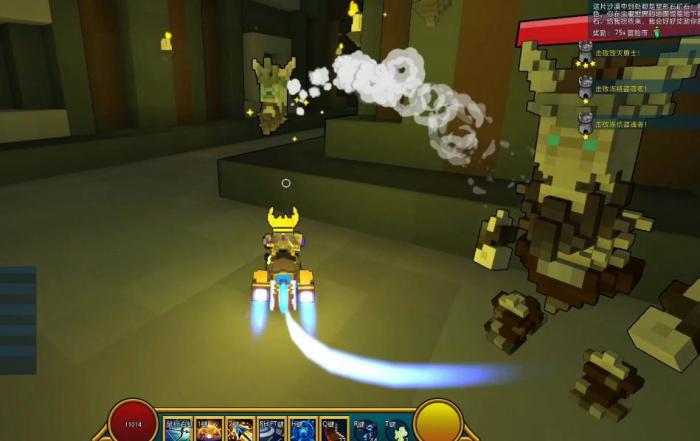Activate the ability slot labeled 1键
The height and width of the screenshot is (441, 700).
click(209, 430)
